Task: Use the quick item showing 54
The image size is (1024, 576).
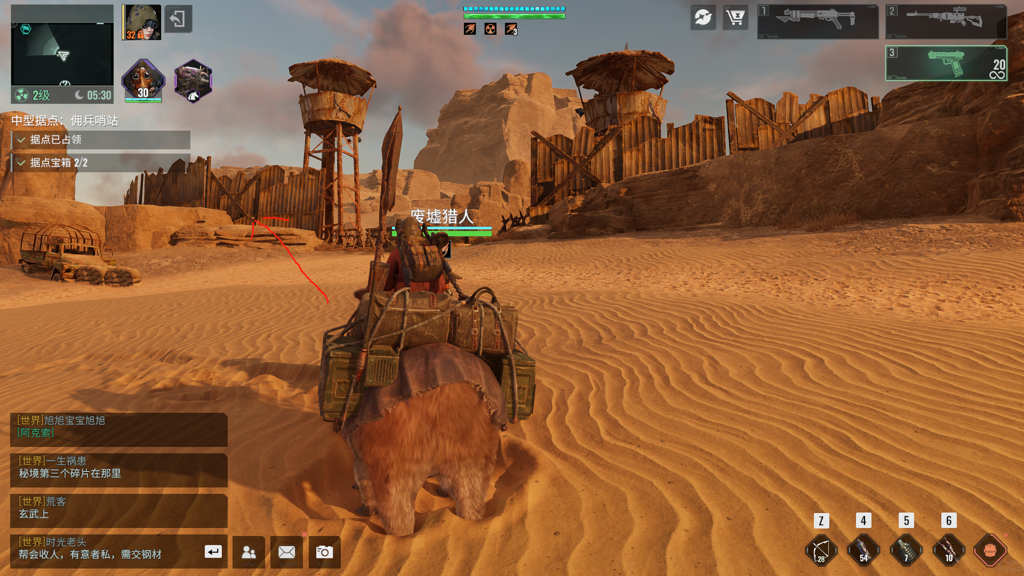Action: tap(863, 550)
